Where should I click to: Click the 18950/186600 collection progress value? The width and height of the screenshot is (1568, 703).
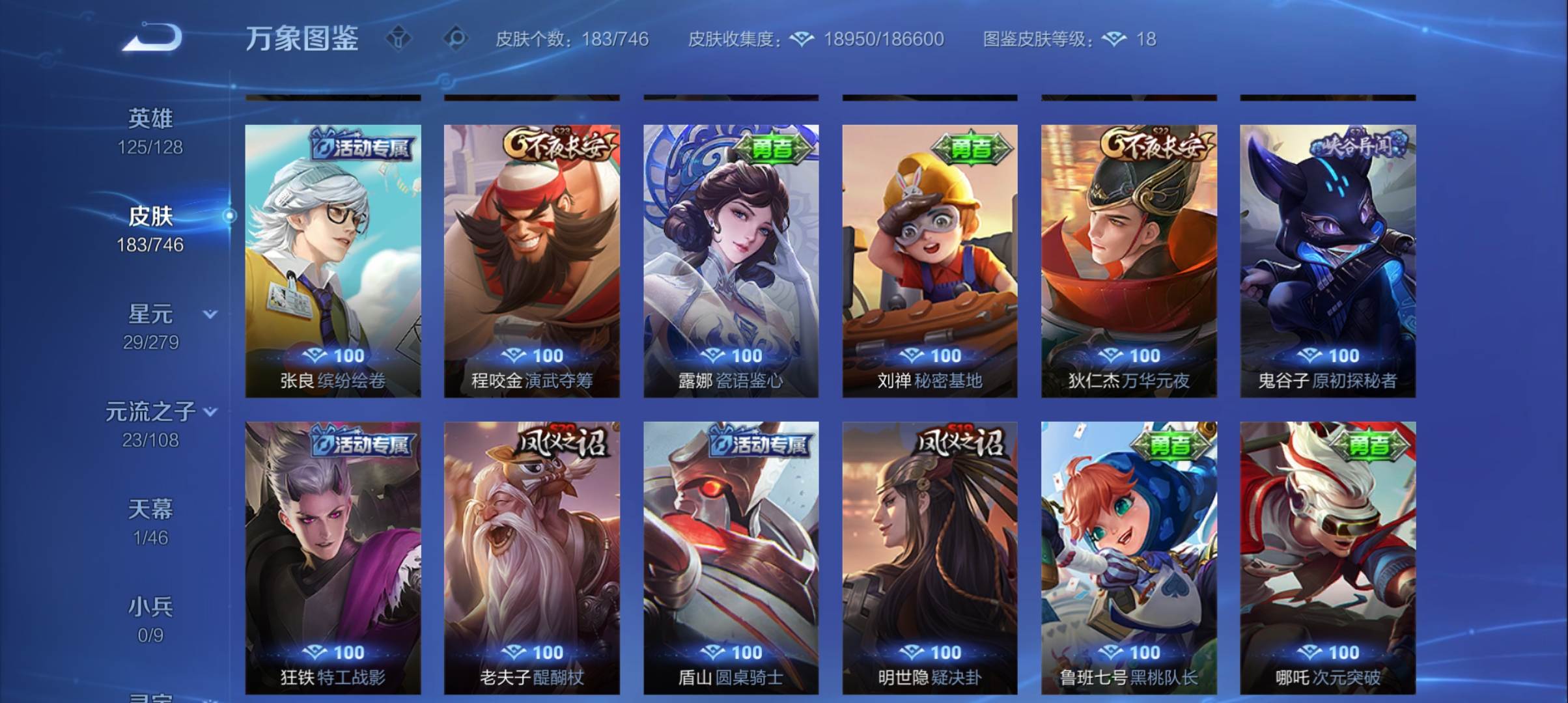click(882, 40)
